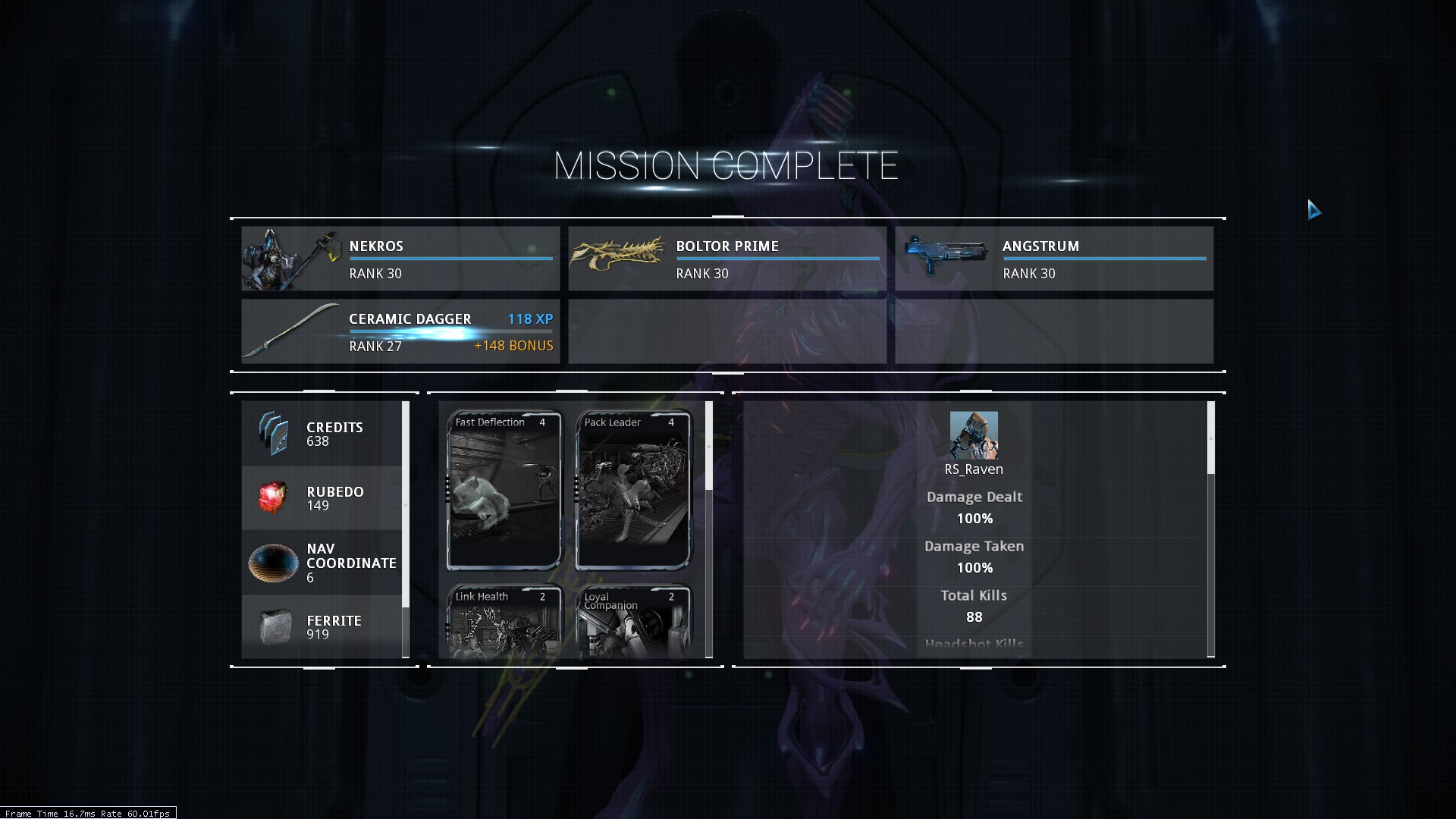Select the Nav Coordinate reward row
1456x819 pixels.
coord(322,563)
